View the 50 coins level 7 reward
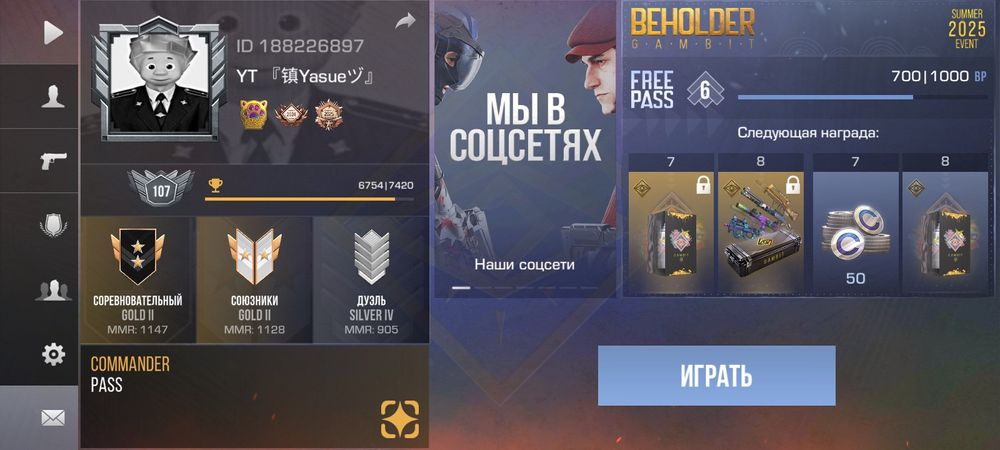 pyautogui.click(x=856, y=225)
